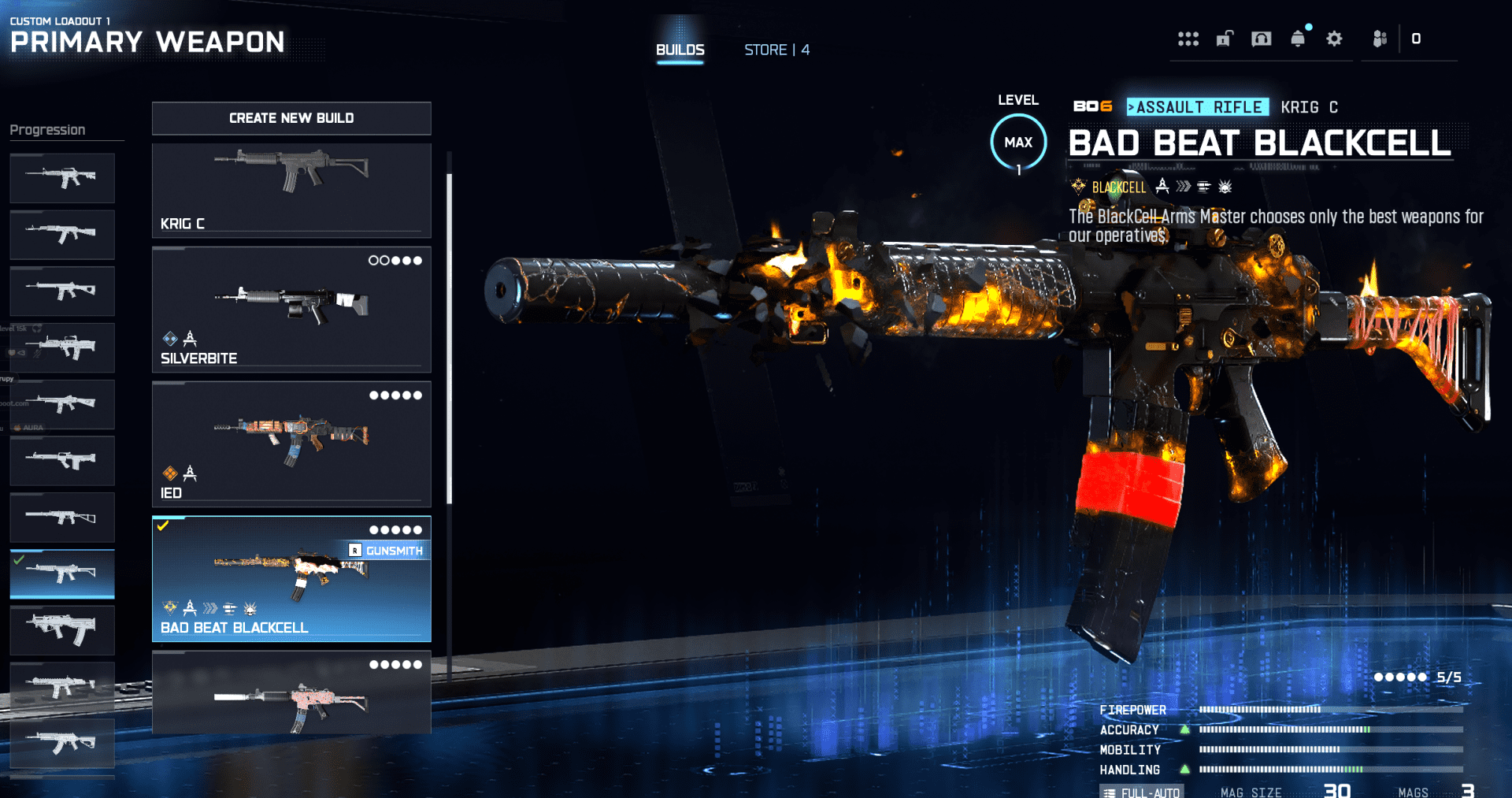Select the IED blueprint build
1512x798 pixels.
click(x=291, y=444)
